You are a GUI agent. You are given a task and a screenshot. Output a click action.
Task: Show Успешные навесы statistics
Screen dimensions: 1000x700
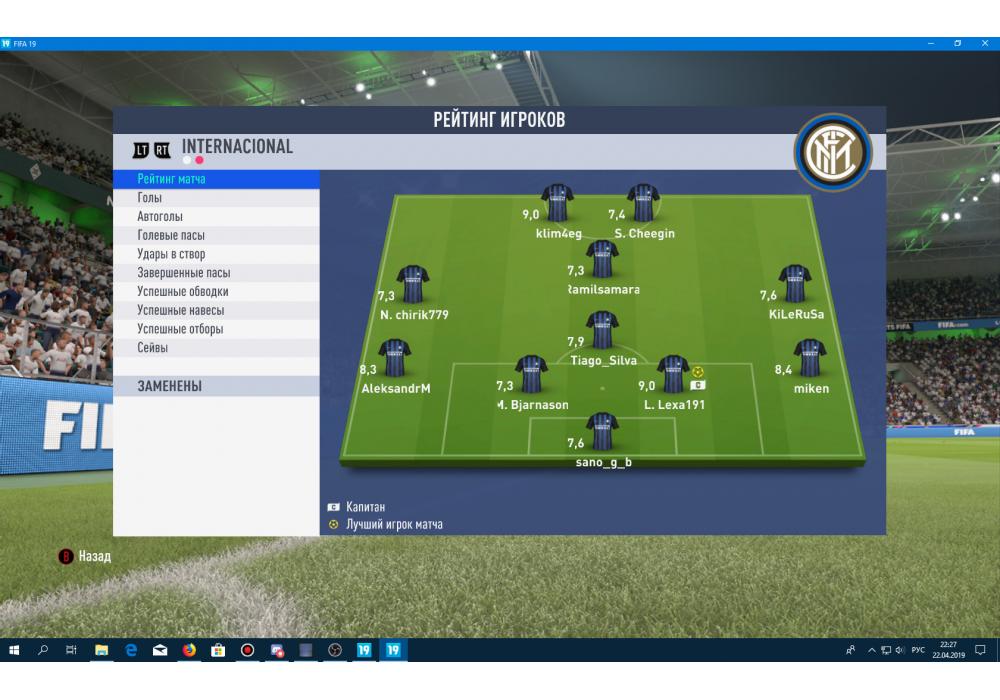tap(180, 310)
